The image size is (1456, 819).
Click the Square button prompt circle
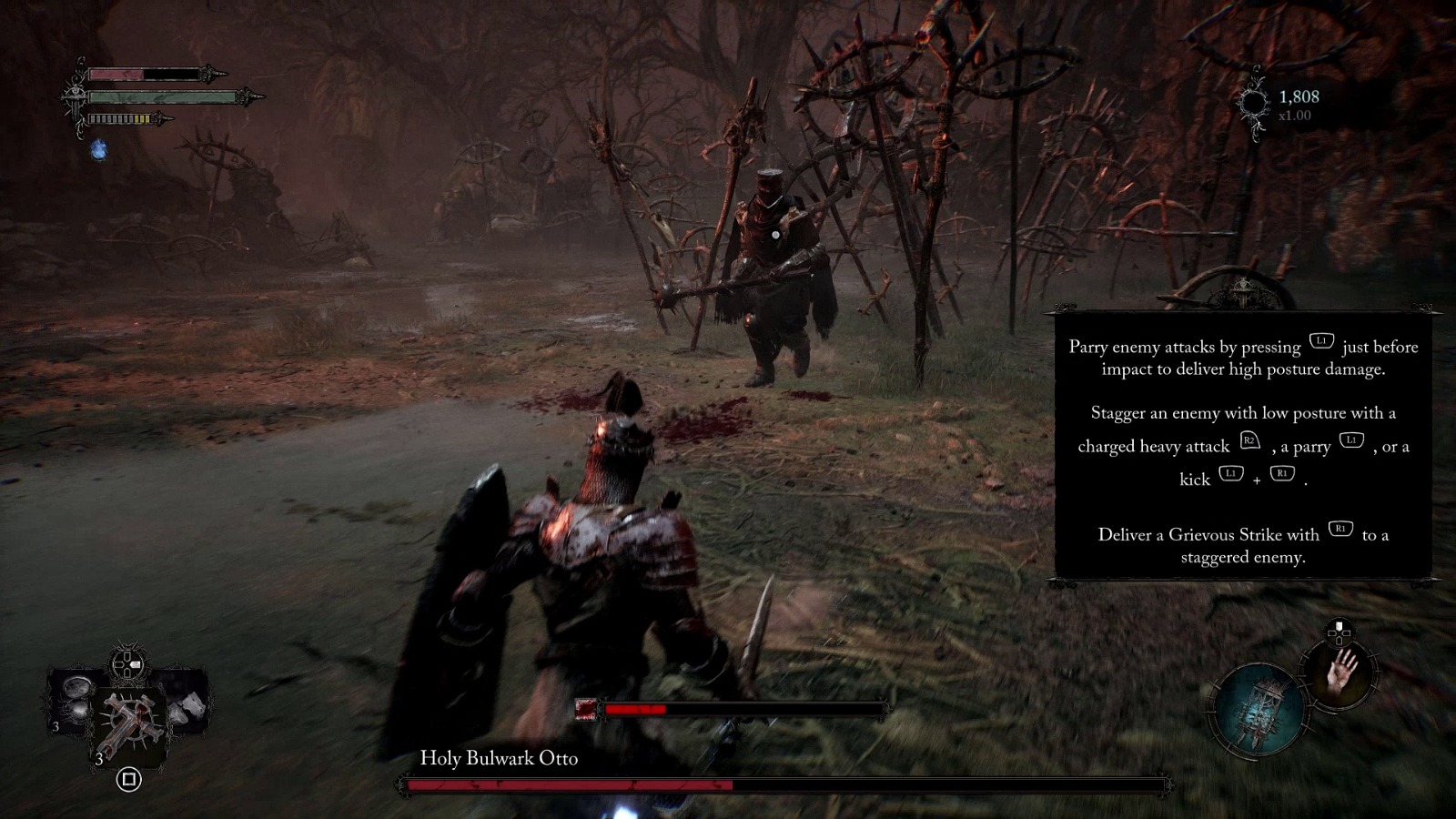click(x=130, y=779)
